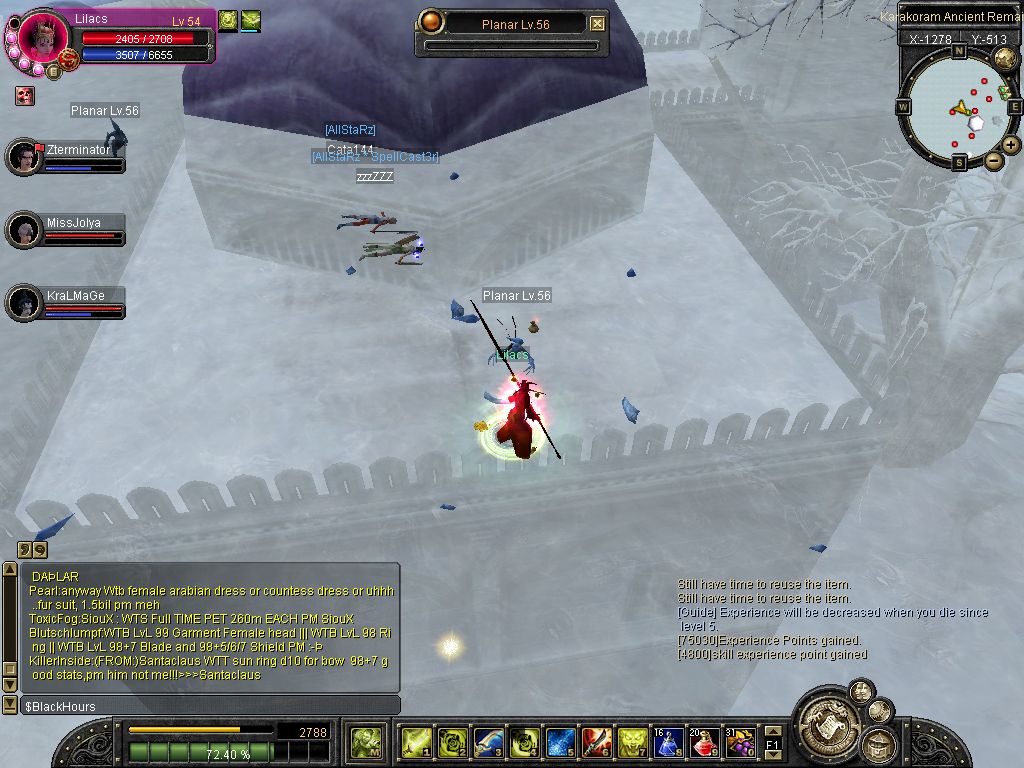Screen dimensions: 1024x768
Task: Open the world map globe button
Action: pyautogui.click(x=1005, y=59)
